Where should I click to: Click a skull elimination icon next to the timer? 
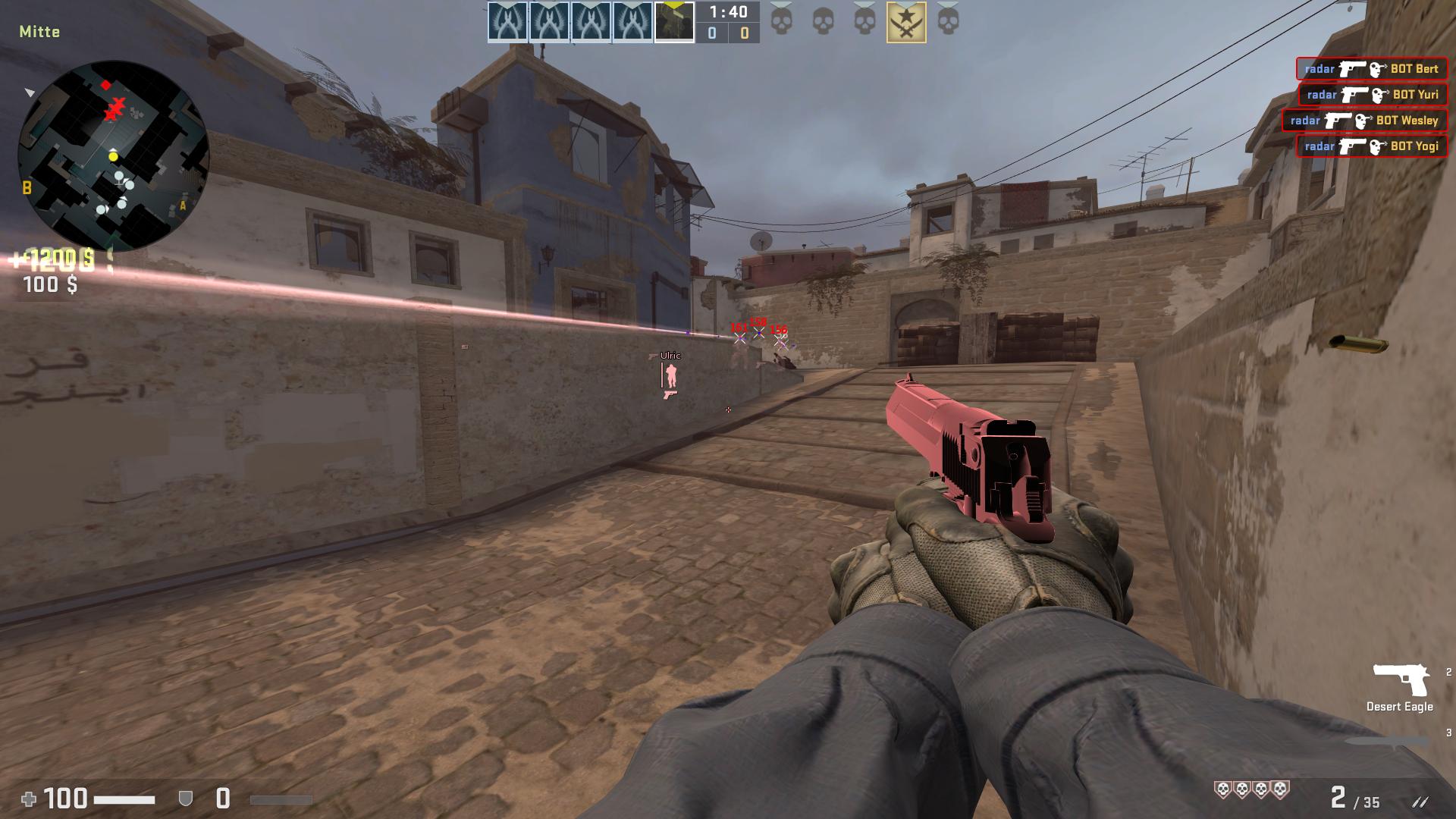781,20
